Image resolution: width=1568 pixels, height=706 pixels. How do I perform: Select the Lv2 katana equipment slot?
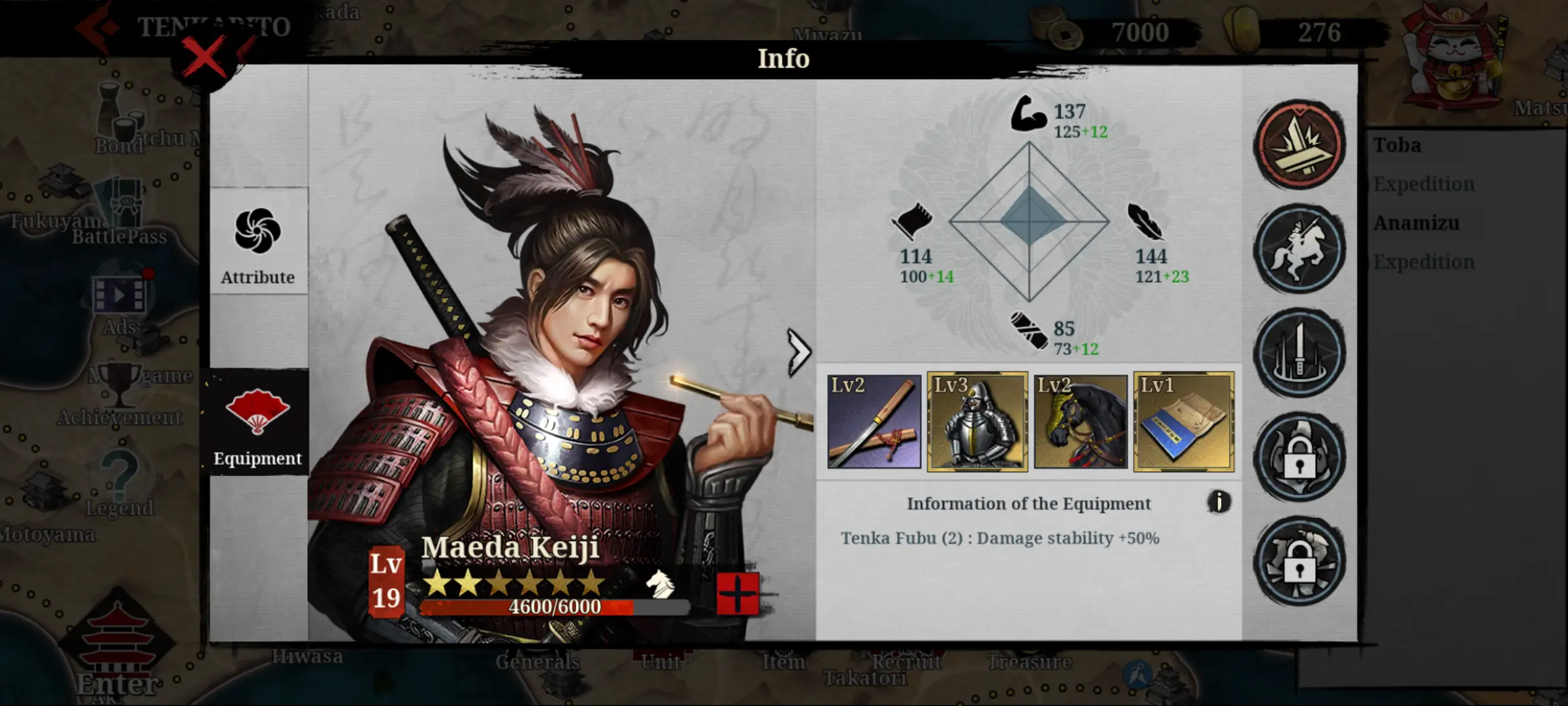tap(874, 422)
